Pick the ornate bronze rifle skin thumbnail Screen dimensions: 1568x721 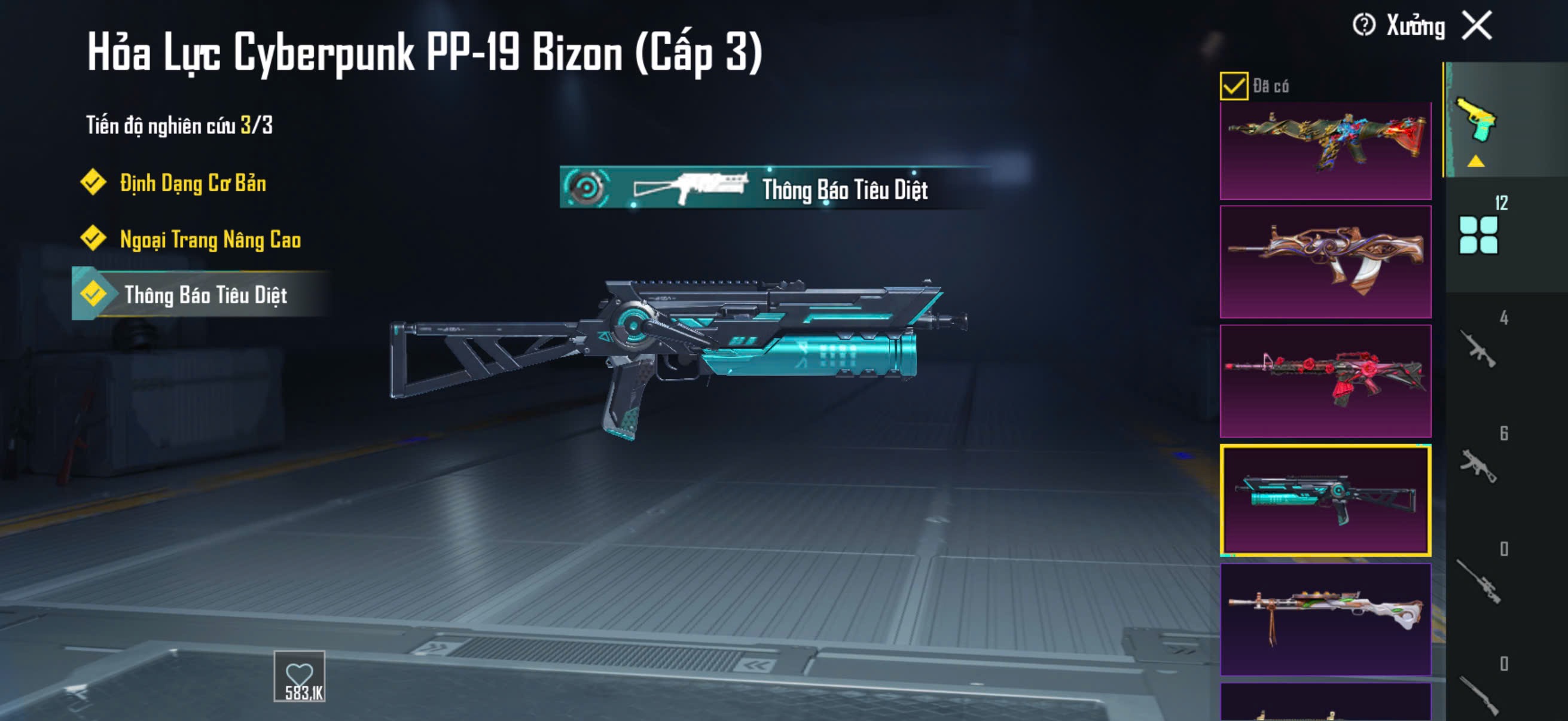click(x=1325, y=262)
